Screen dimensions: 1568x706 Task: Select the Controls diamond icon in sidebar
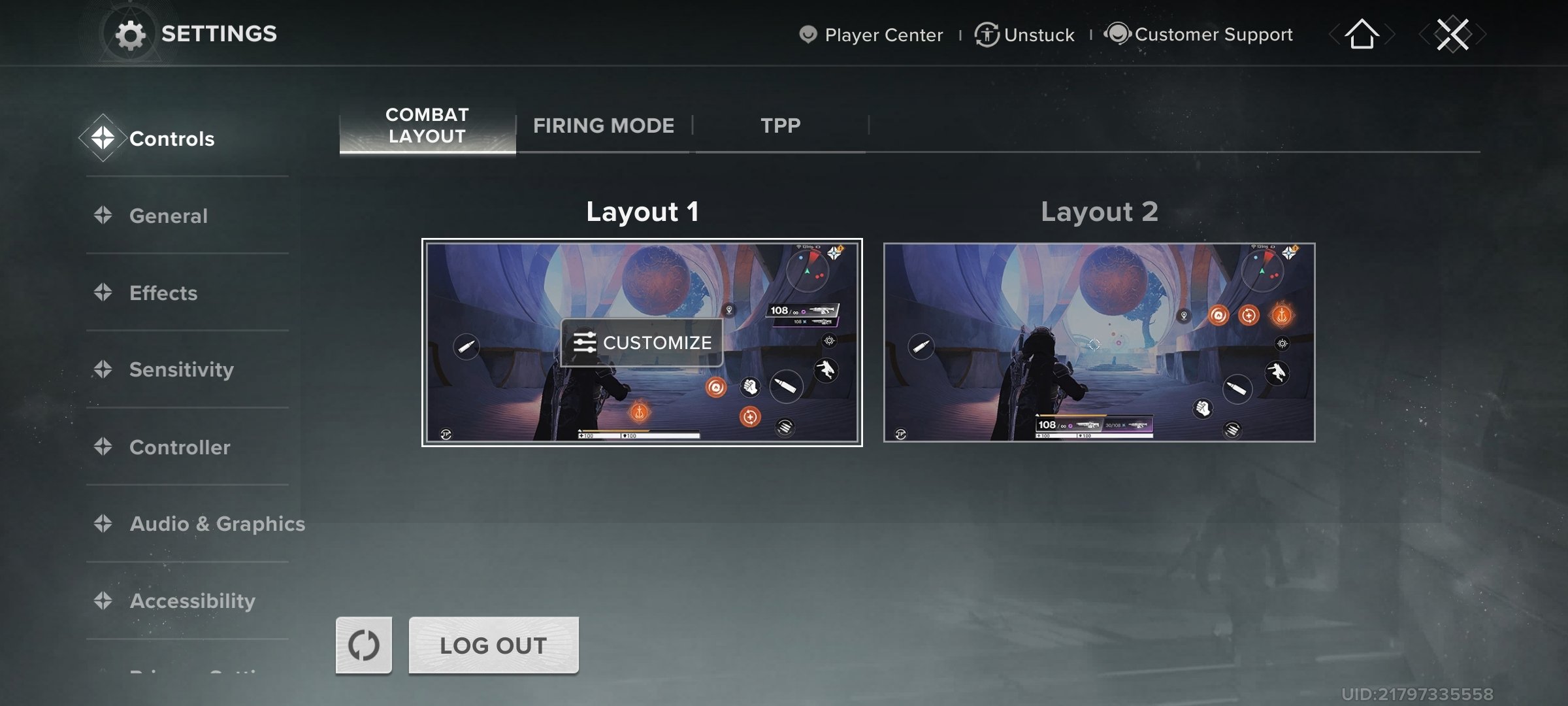[105, 138]
